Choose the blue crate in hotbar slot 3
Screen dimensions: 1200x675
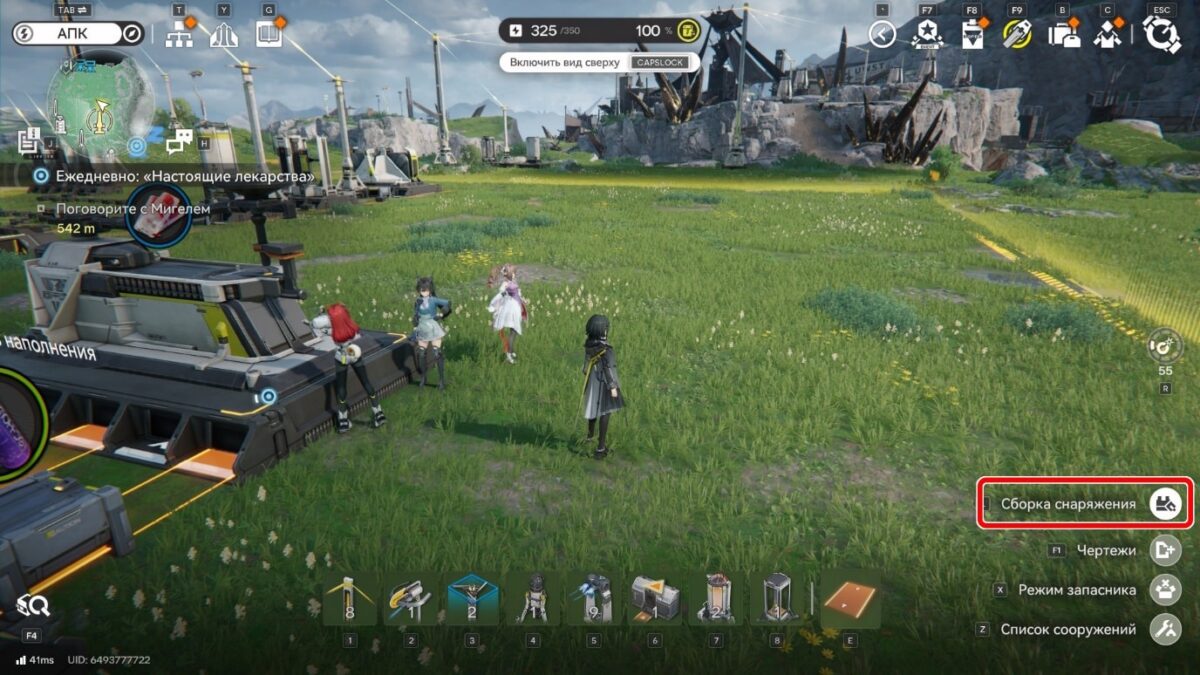[x=471, y=599]
